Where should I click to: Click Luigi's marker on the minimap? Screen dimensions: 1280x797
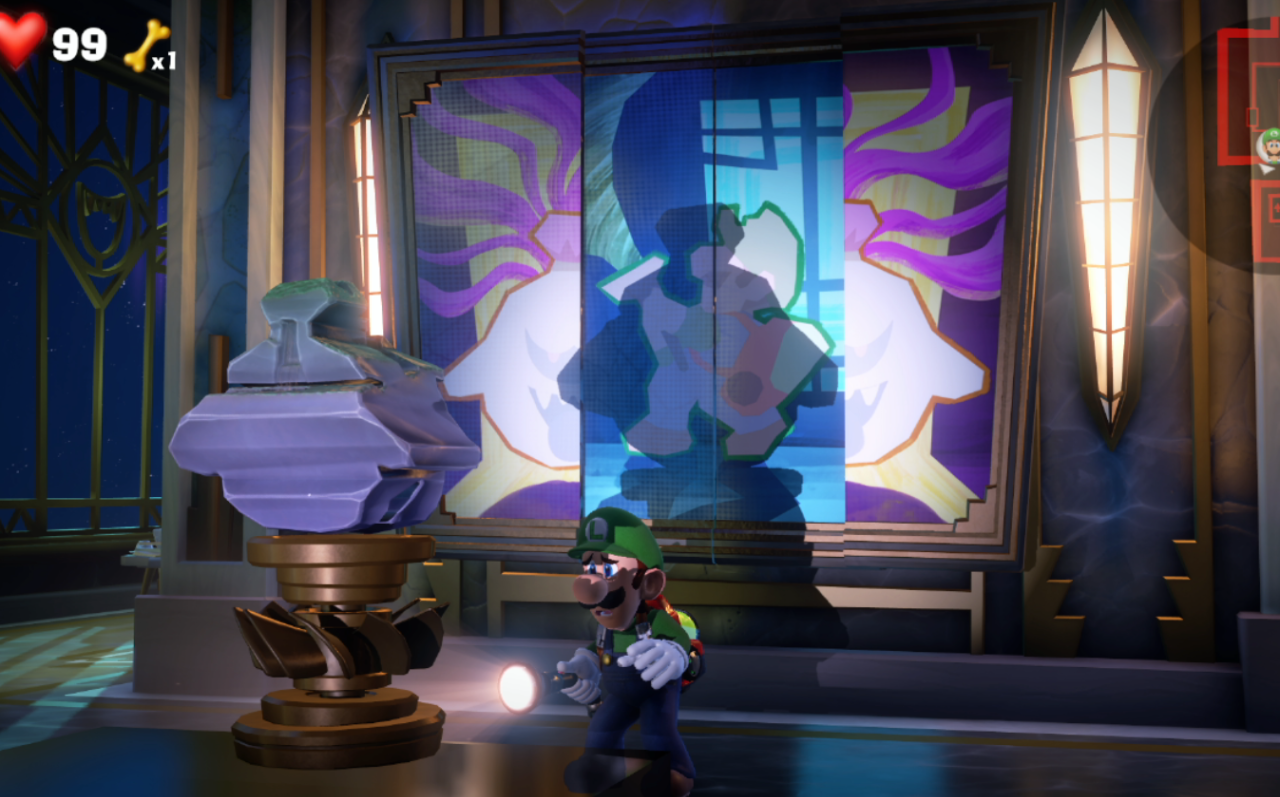pyautogui.click(x=1268, y=144)
